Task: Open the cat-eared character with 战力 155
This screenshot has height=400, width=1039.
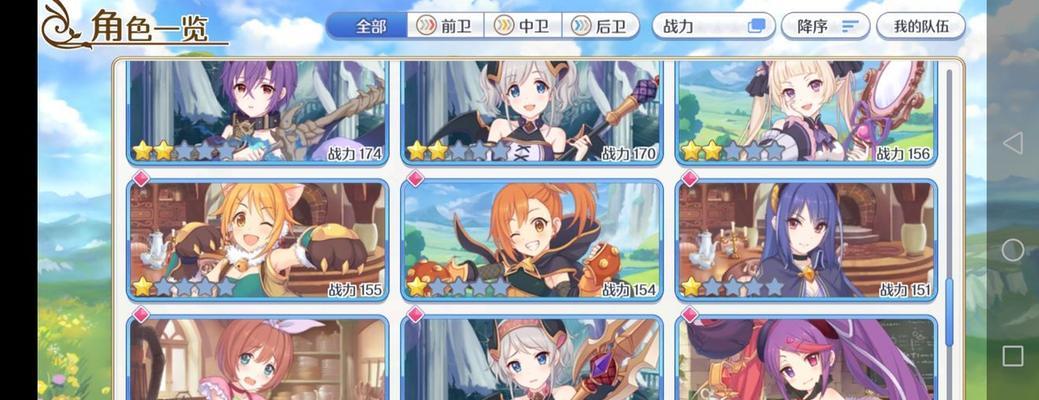Action: pyautogui.click(x=257, y=240)
